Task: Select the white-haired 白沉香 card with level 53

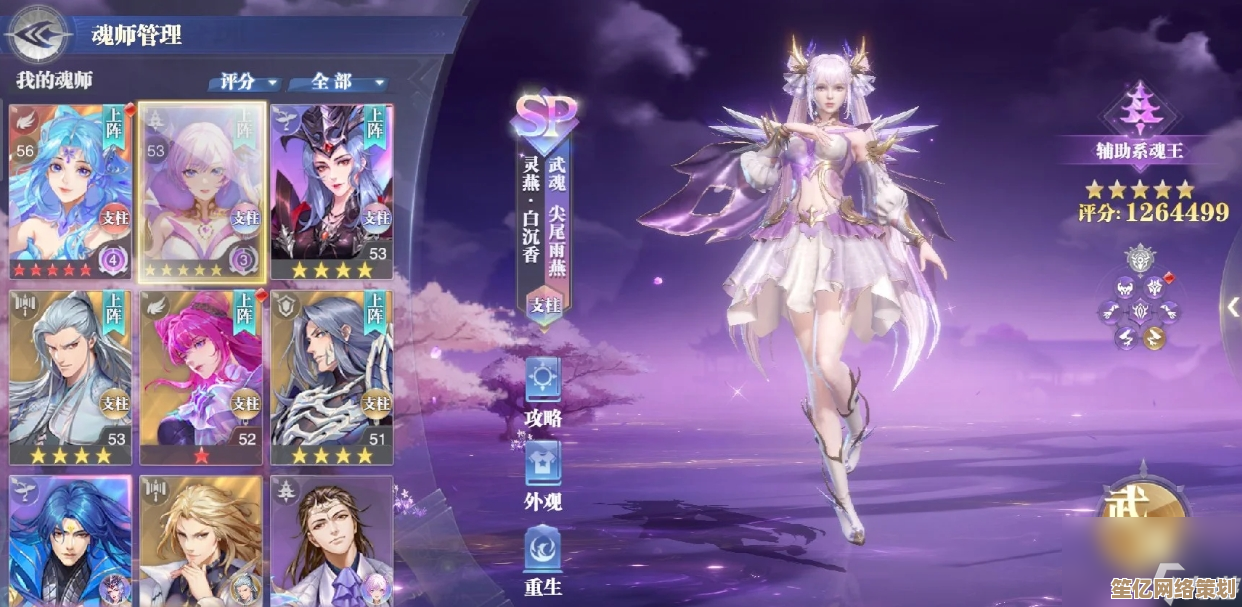Action: (201, 190)
